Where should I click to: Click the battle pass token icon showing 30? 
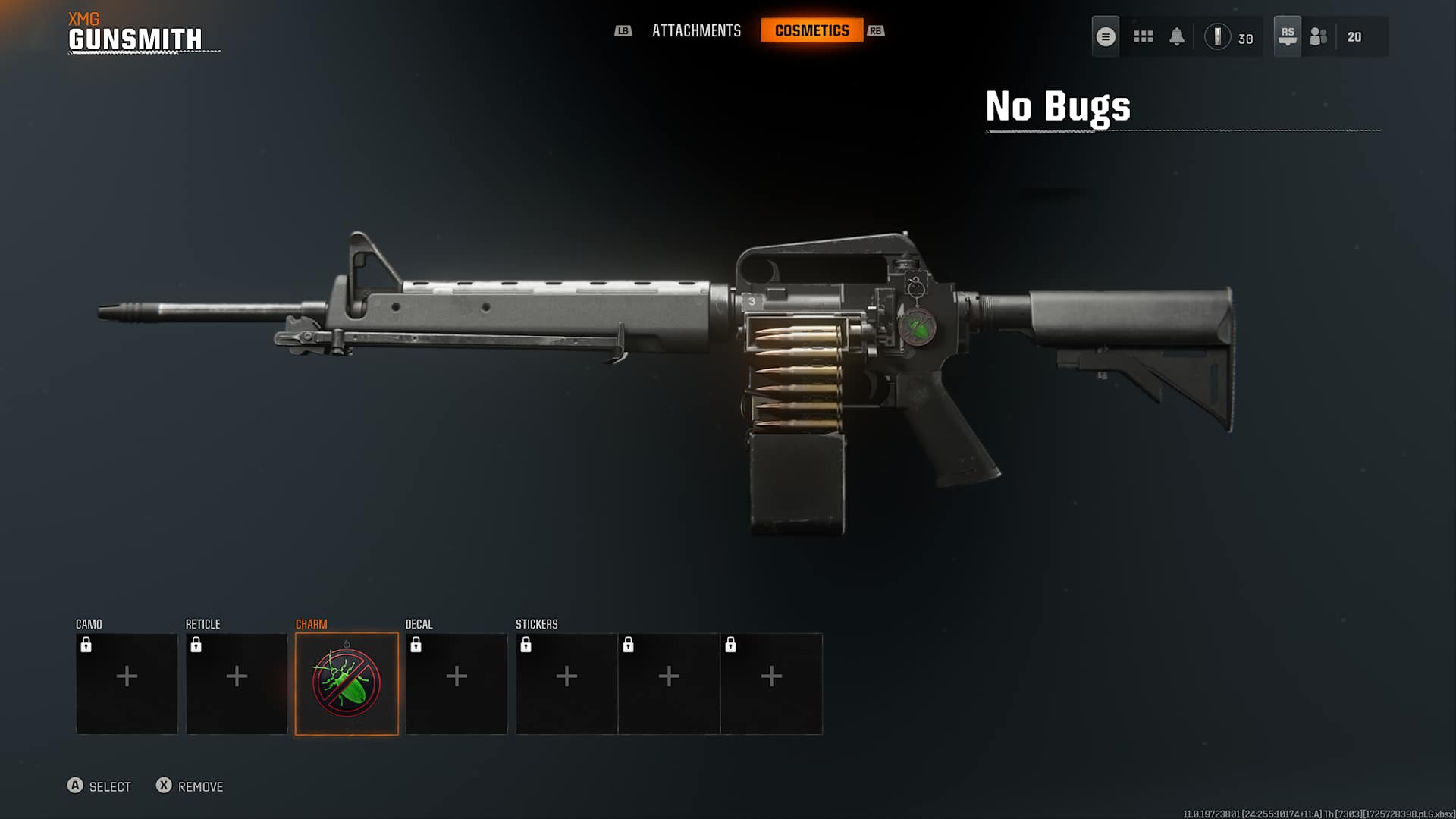[1218, 36]
